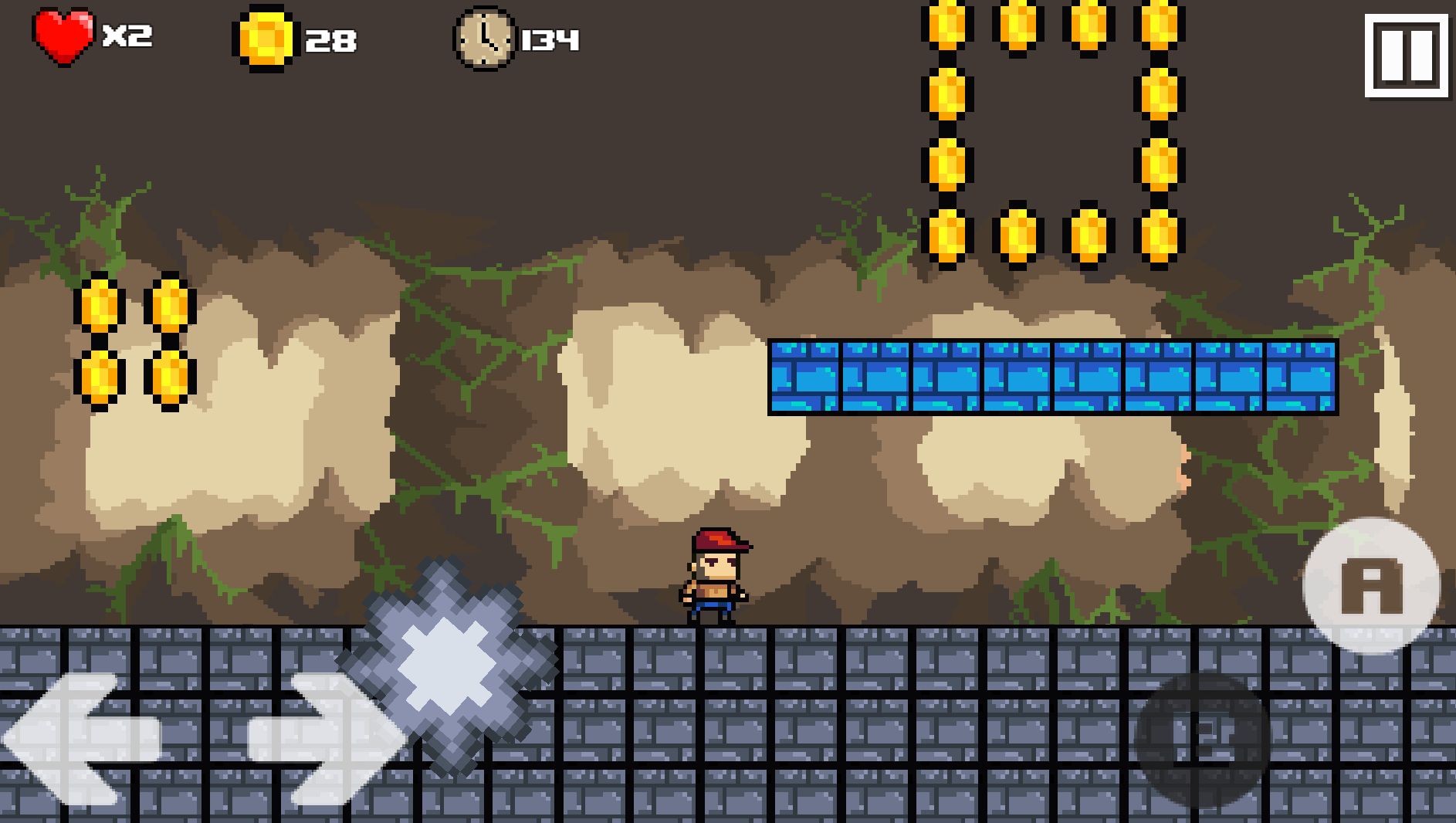Tap the left arrow movement control

pos(81,739)
